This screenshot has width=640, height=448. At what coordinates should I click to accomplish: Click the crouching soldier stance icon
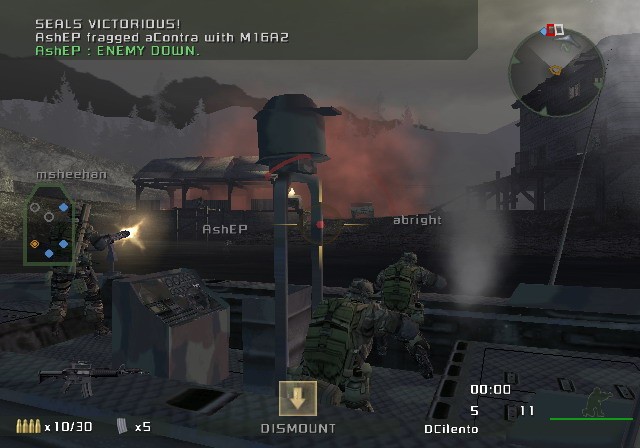click(593, 402)
